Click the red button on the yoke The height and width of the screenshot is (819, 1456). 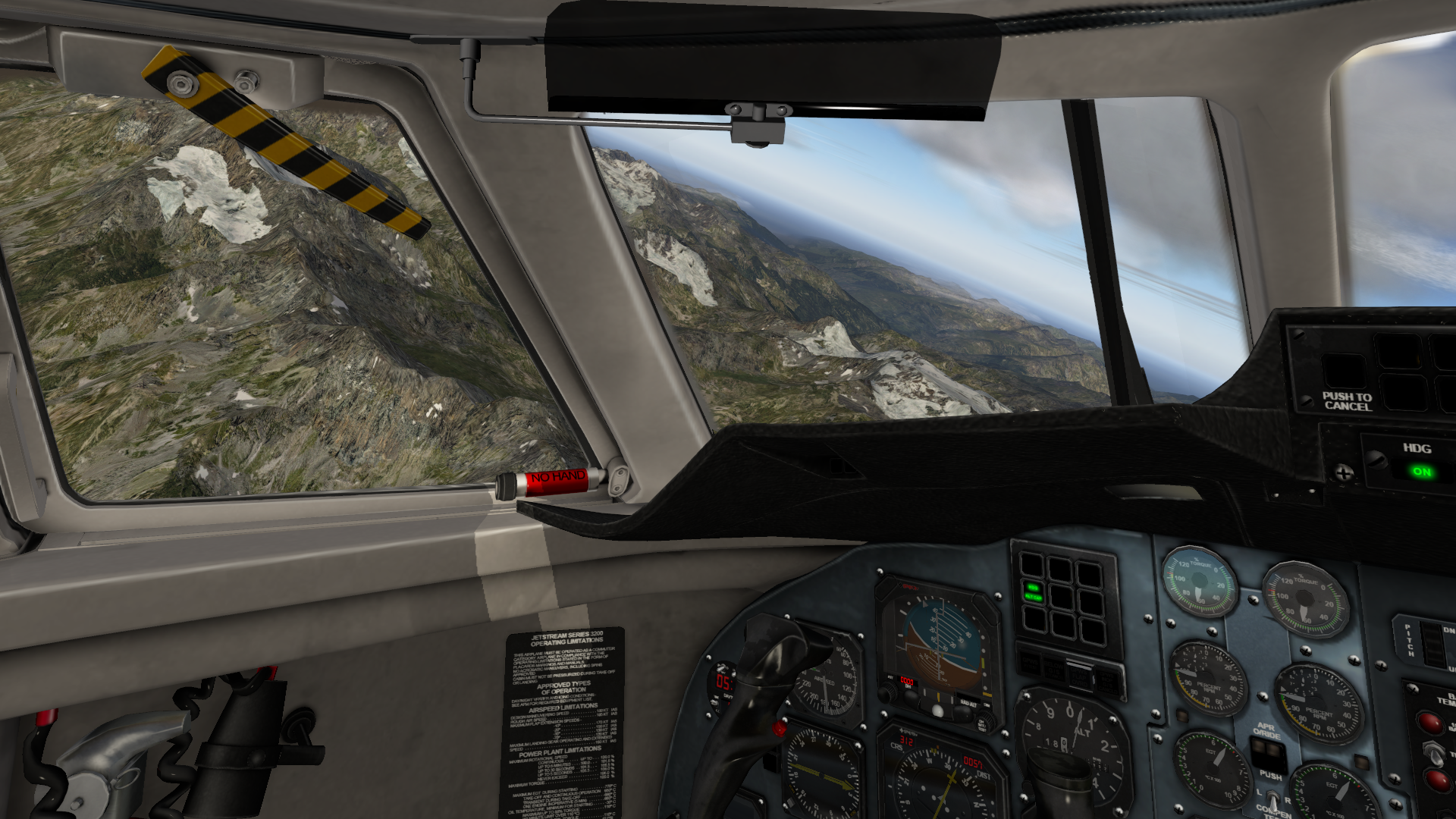[x=779, y=729]
